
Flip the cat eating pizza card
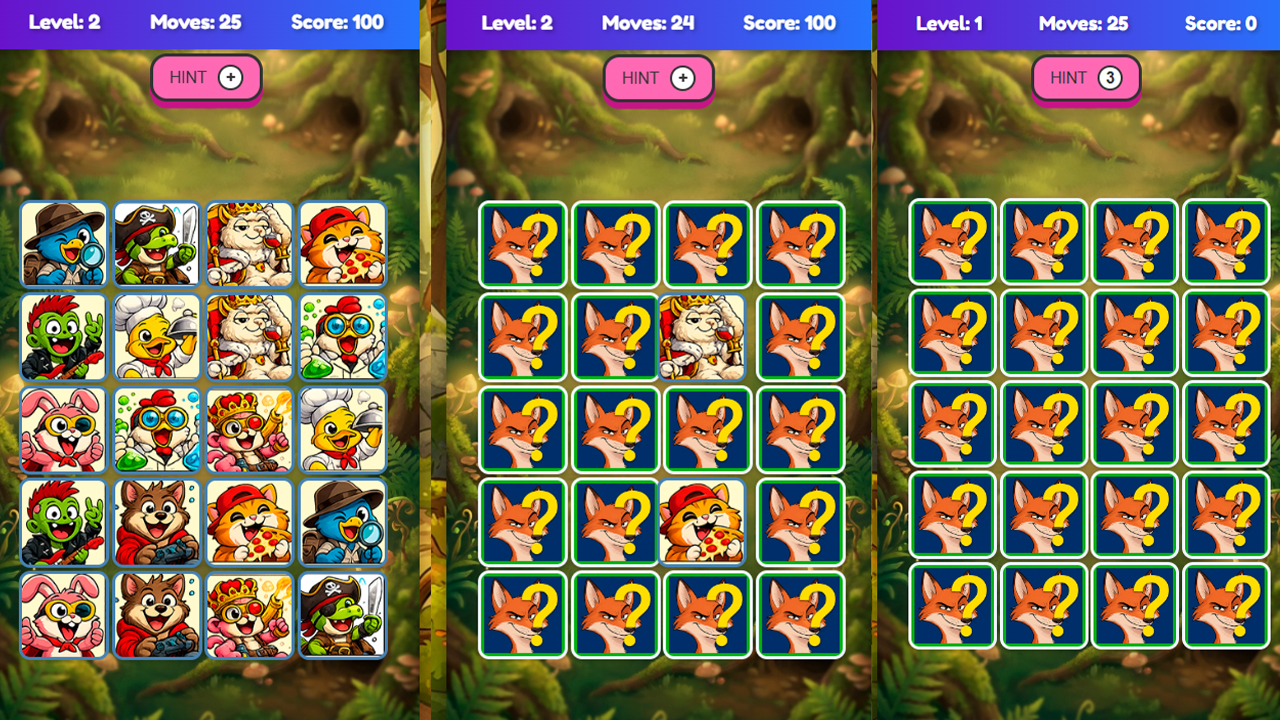[343, 245]
